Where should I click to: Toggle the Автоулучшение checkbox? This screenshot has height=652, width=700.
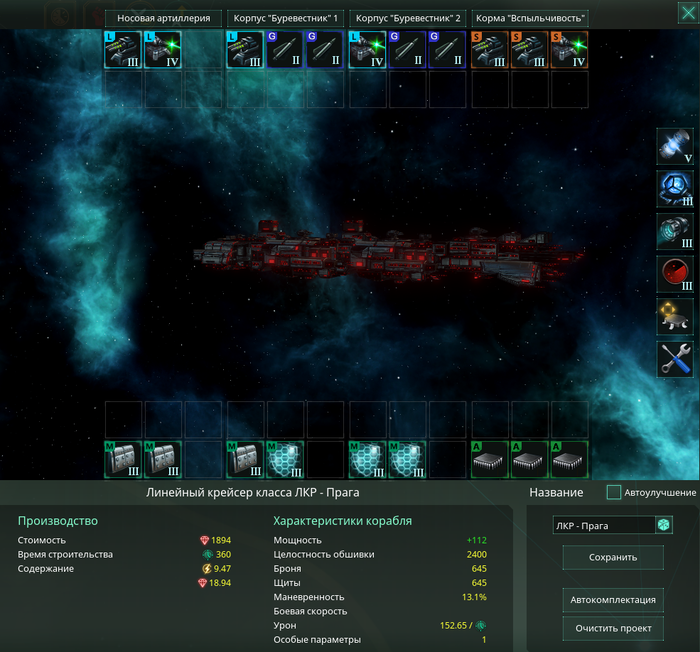(614, 492)
